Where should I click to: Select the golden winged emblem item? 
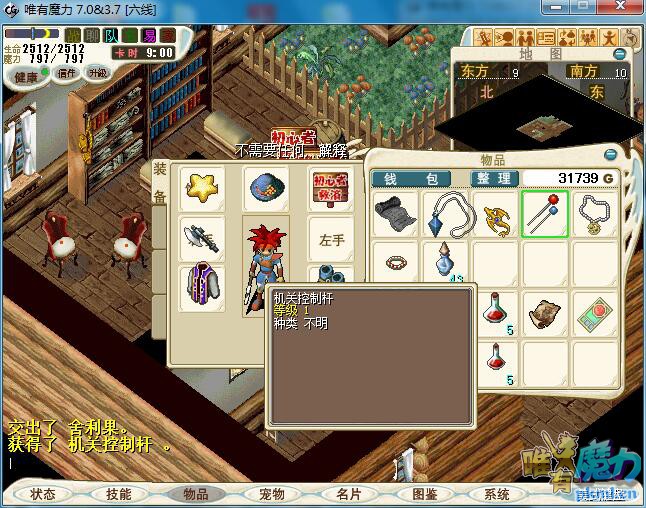tap(495, 214)
